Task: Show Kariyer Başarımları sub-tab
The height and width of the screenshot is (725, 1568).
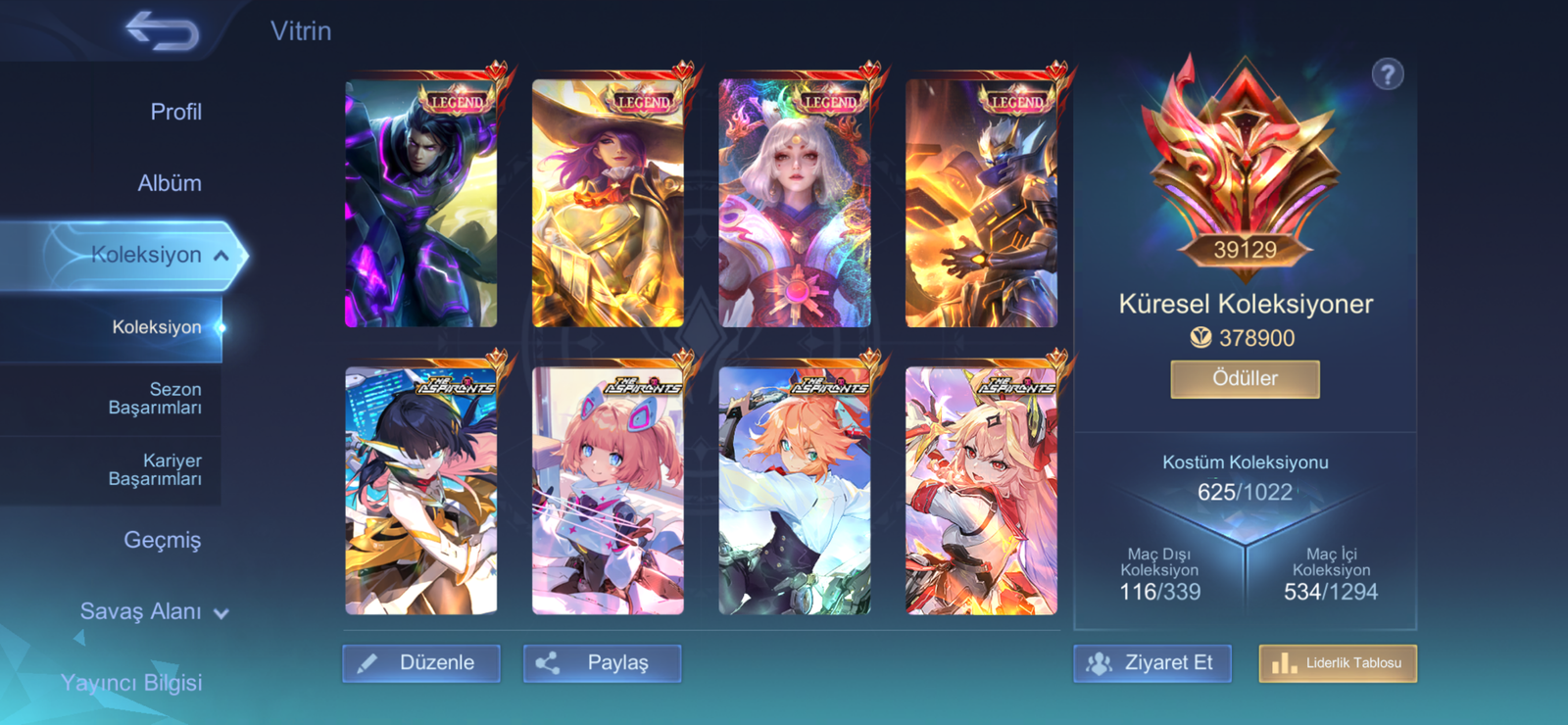Action: click(x=155, y=469)
